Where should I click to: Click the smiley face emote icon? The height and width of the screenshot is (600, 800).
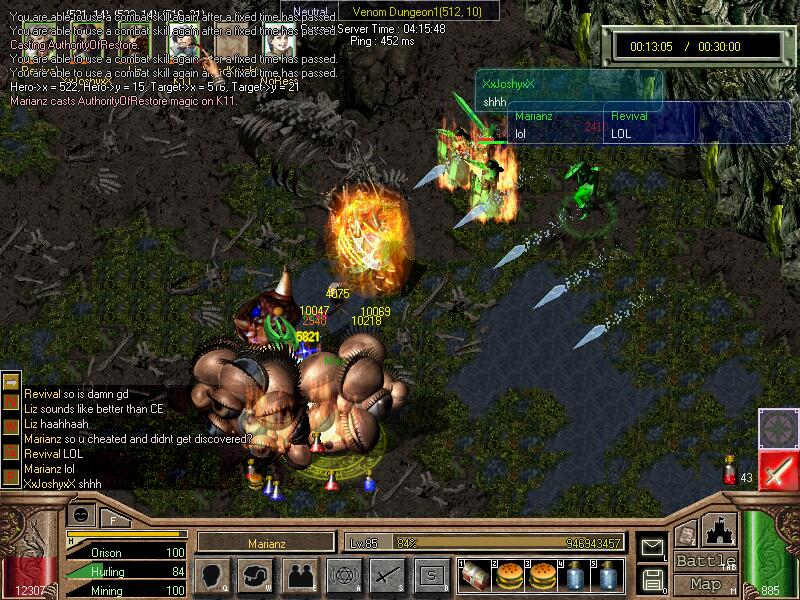[82, 514]
